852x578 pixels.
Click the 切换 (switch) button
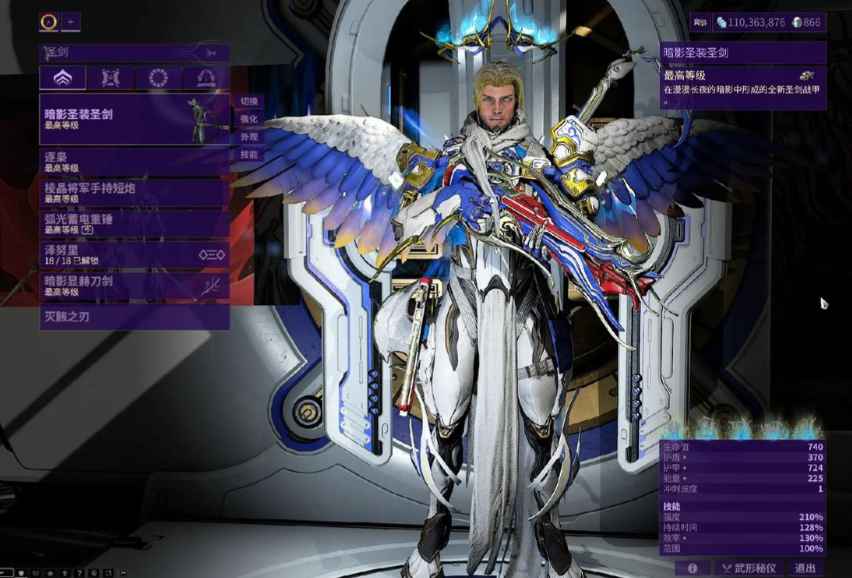[249, 101]
